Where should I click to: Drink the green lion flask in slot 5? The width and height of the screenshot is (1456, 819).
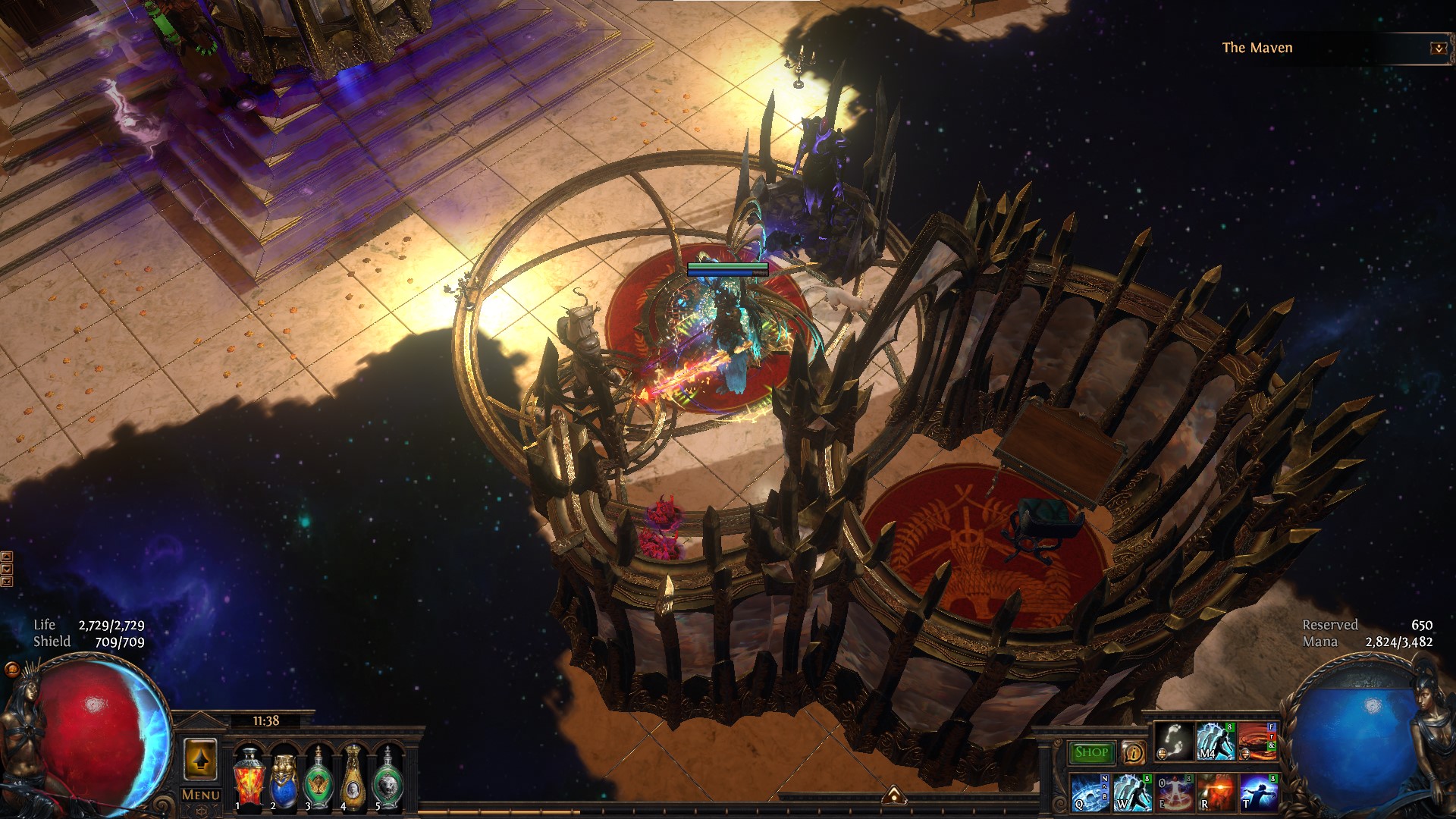coord(388,777)
